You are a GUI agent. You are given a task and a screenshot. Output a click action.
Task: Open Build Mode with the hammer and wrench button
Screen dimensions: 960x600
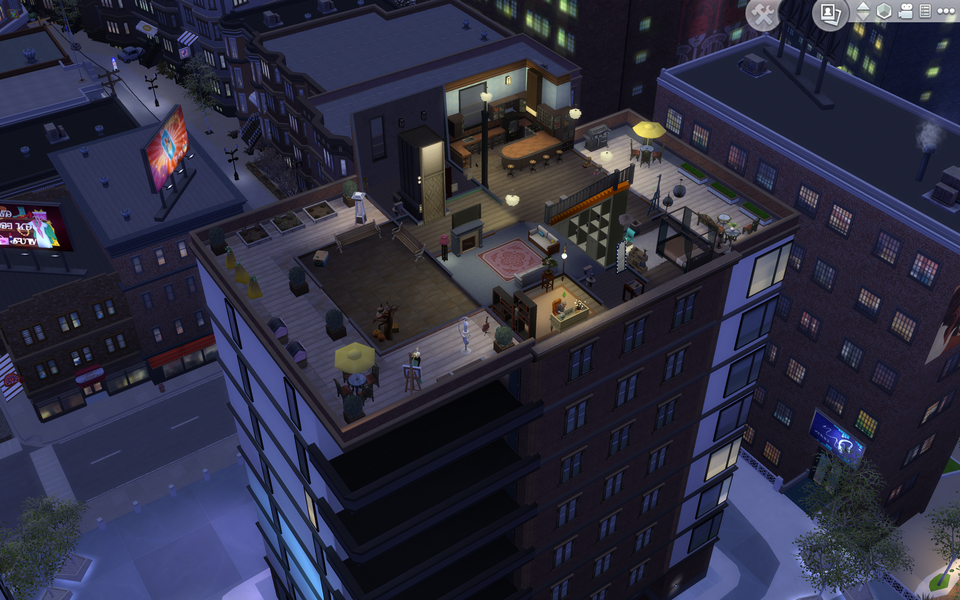pos(763,14)
